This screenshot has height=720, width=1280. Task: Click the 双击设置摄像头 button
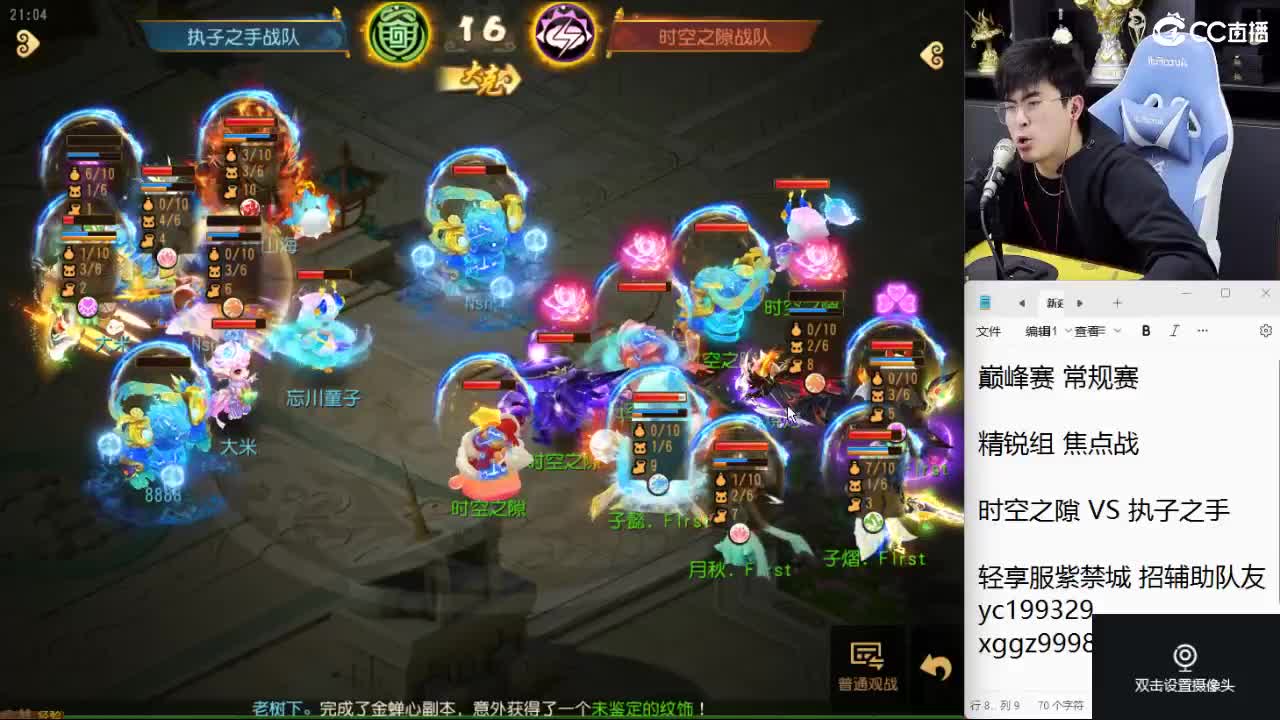[1185, 672]
